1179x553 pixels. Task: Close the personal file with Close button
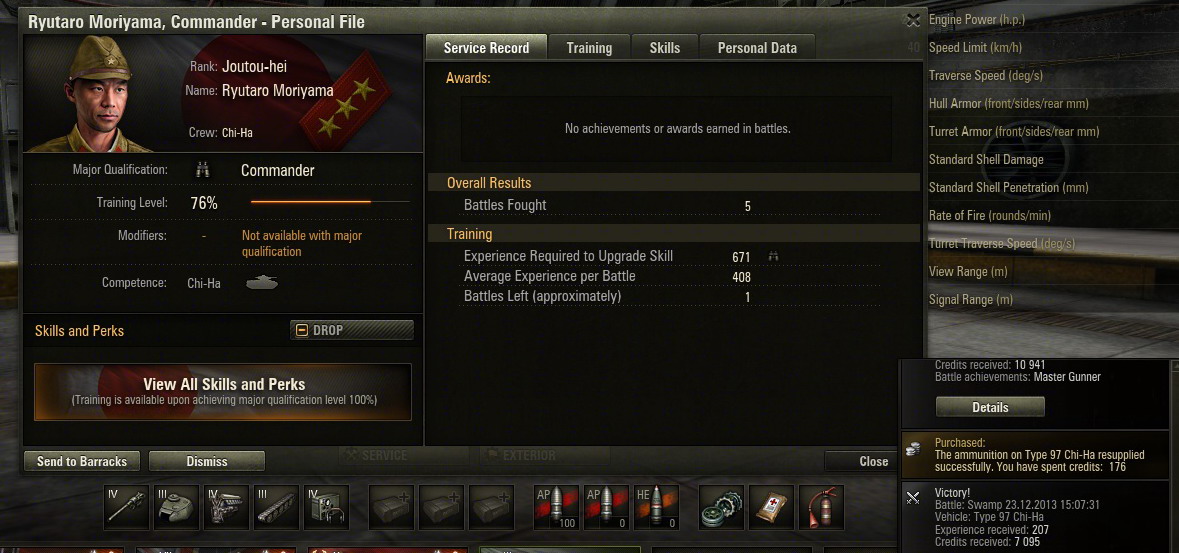tap(873, 461)
